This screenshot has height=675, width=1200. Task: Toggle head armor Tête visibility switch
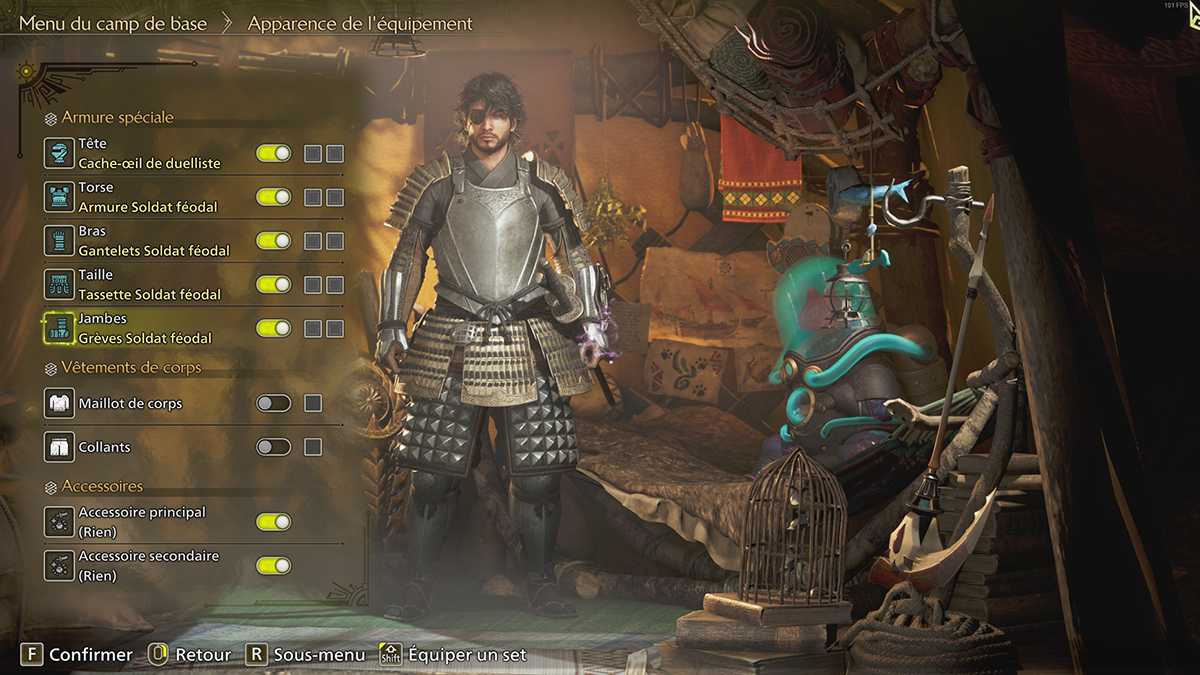click(273, 153)
